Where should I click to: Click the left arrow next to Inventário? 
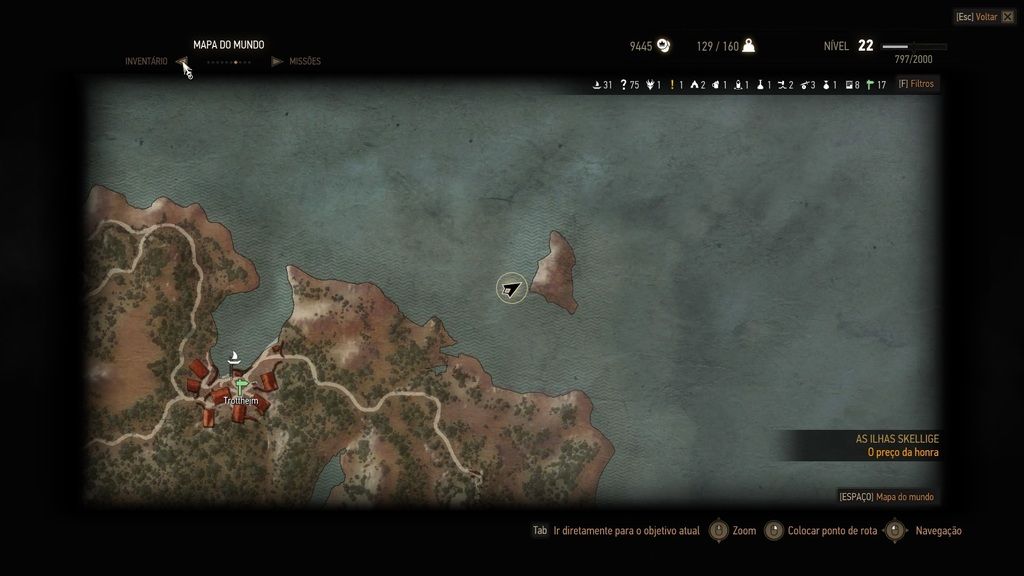(183, 62)
